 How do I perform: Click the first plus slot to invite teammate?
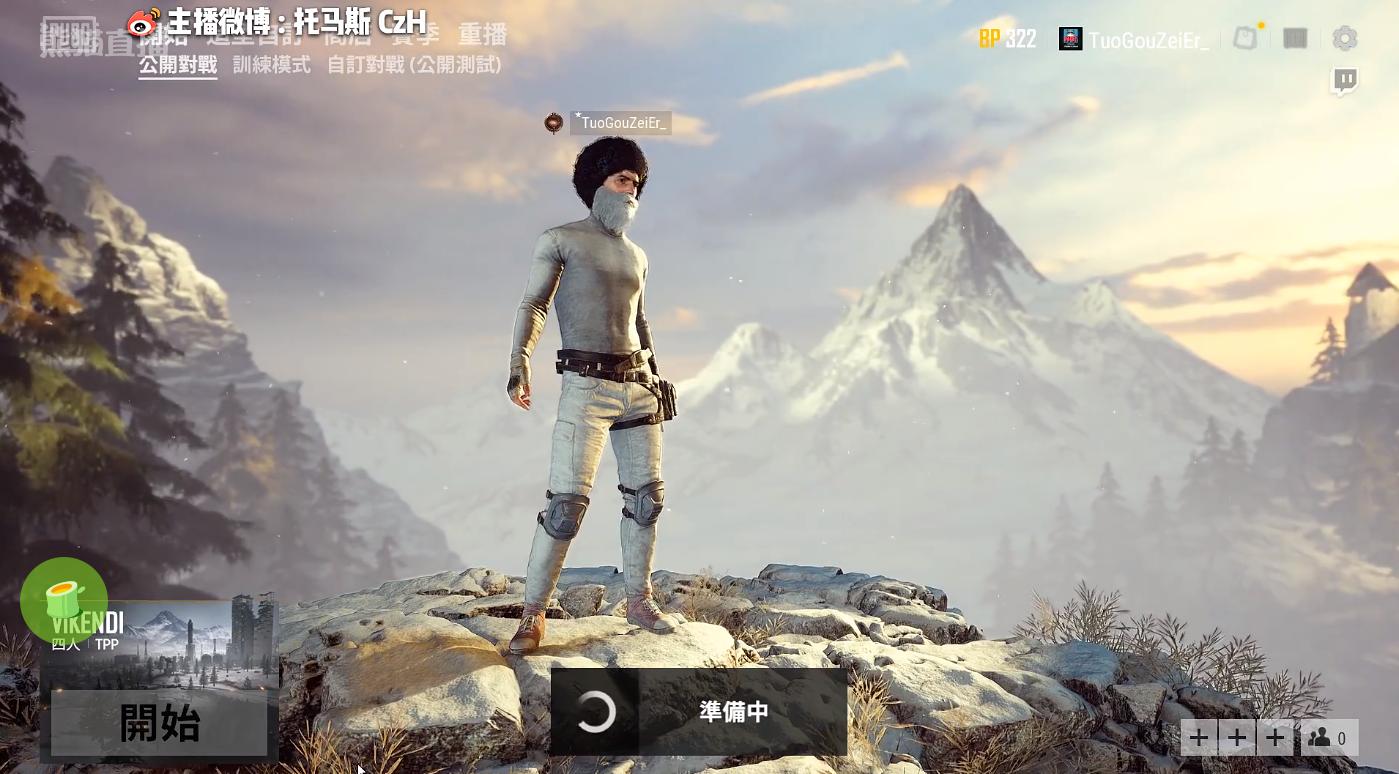click(x=1199, y=737)
